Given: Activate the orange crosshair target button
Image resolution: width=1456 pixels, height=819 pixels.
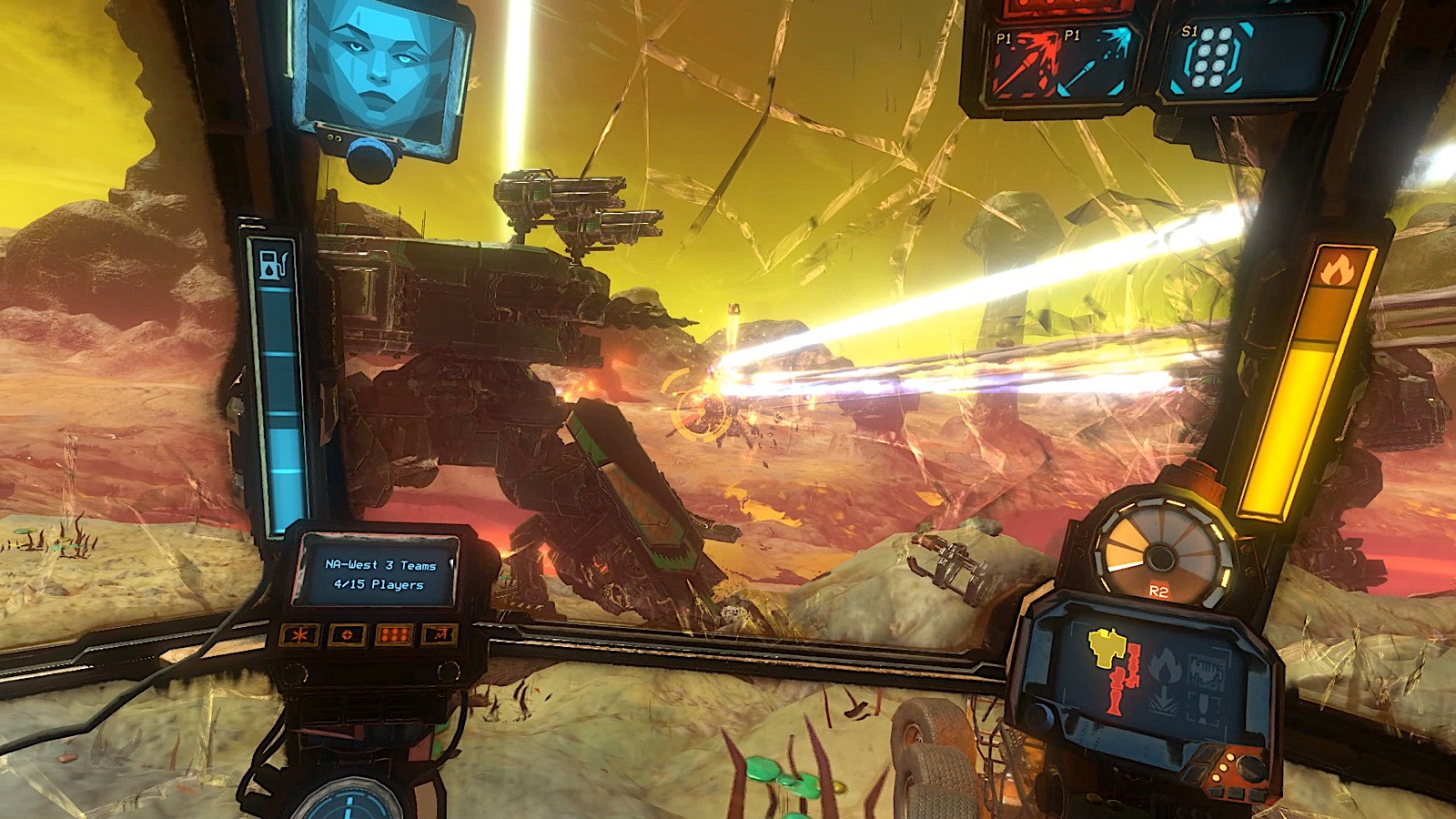Looking at the screenshot, I should tap(347, 634).
